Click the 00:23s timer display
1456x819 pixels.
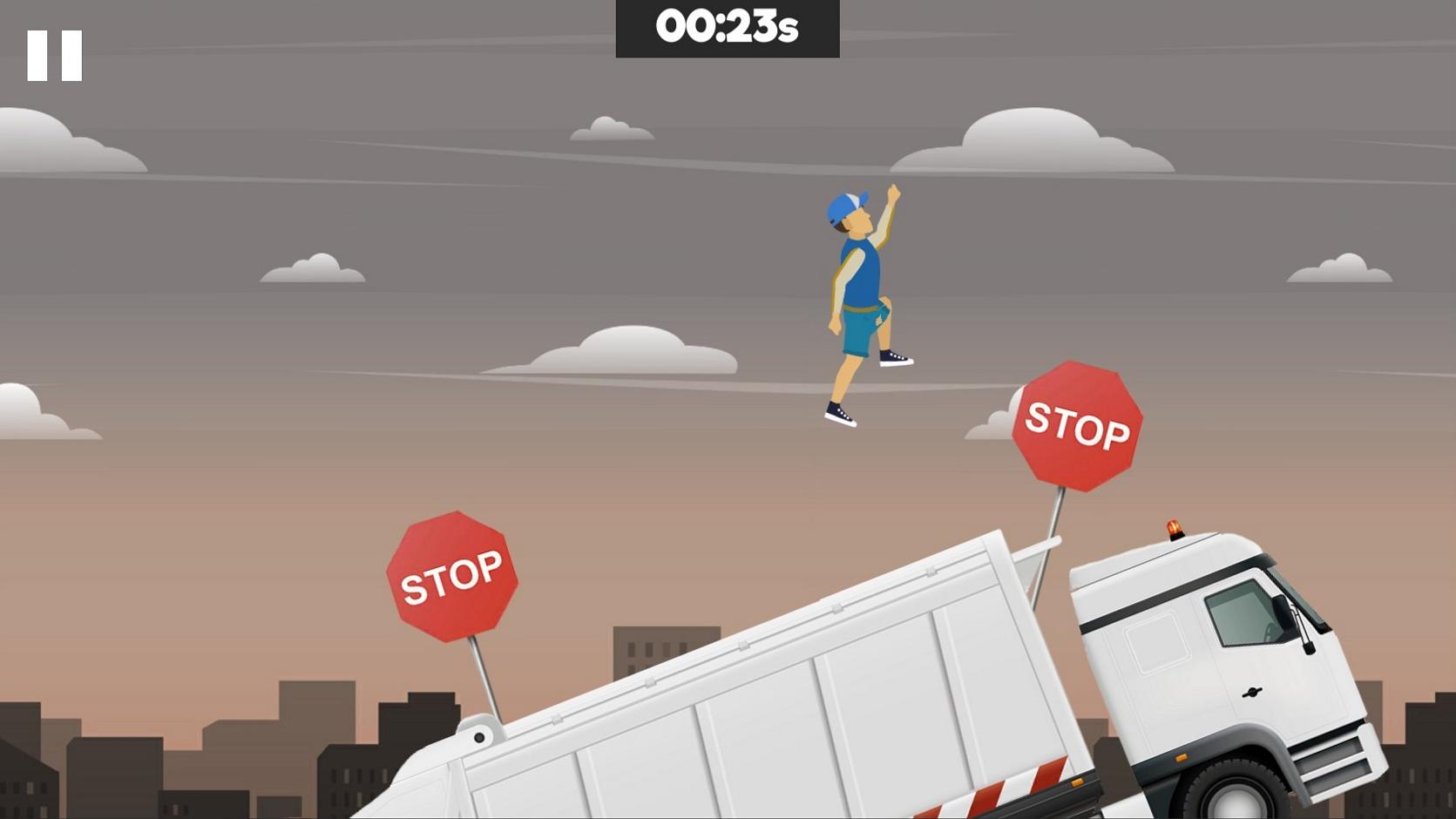(728, 26)
